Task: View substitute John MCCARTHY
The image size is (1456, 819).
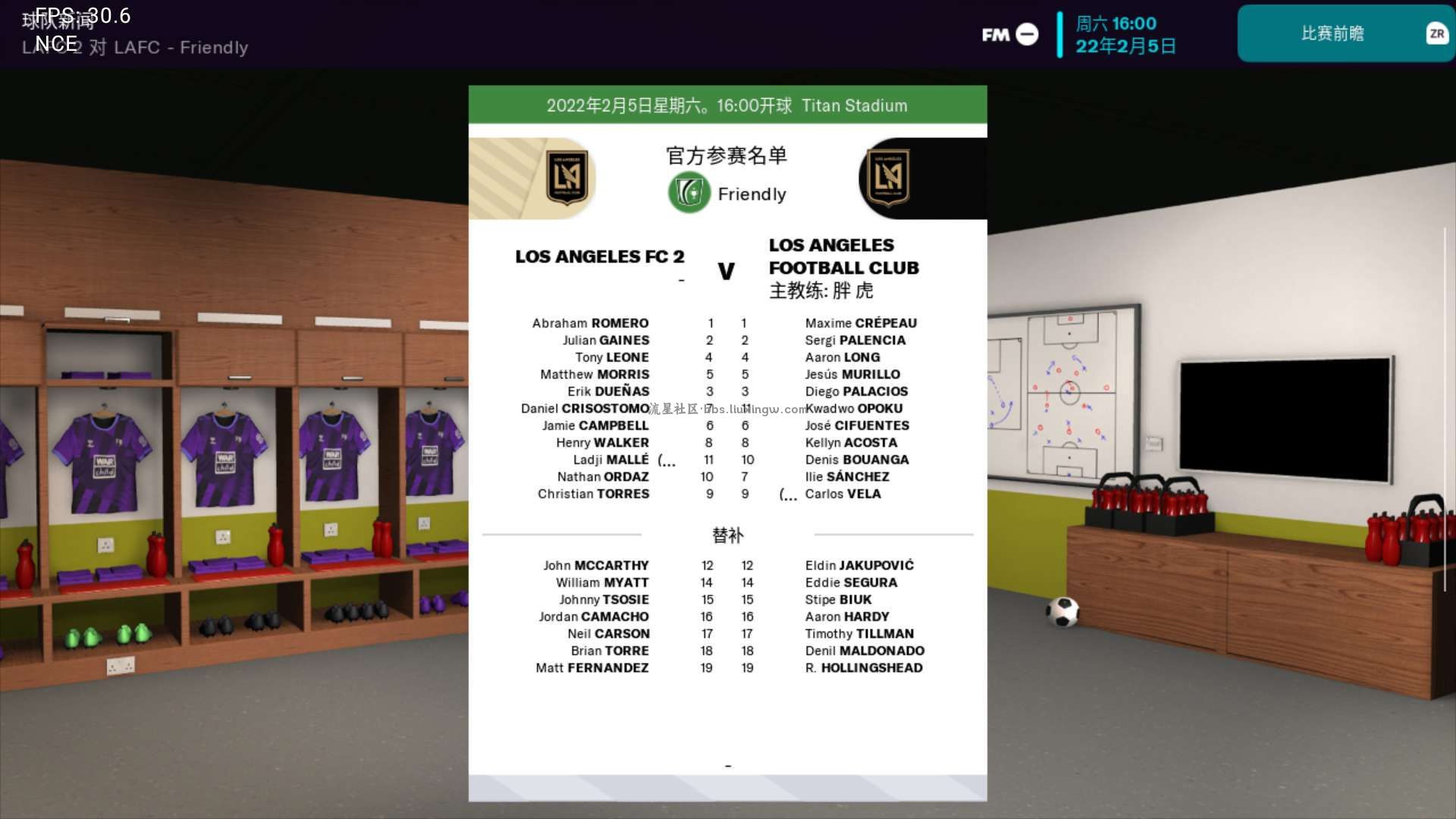Action: pos(595,566)
